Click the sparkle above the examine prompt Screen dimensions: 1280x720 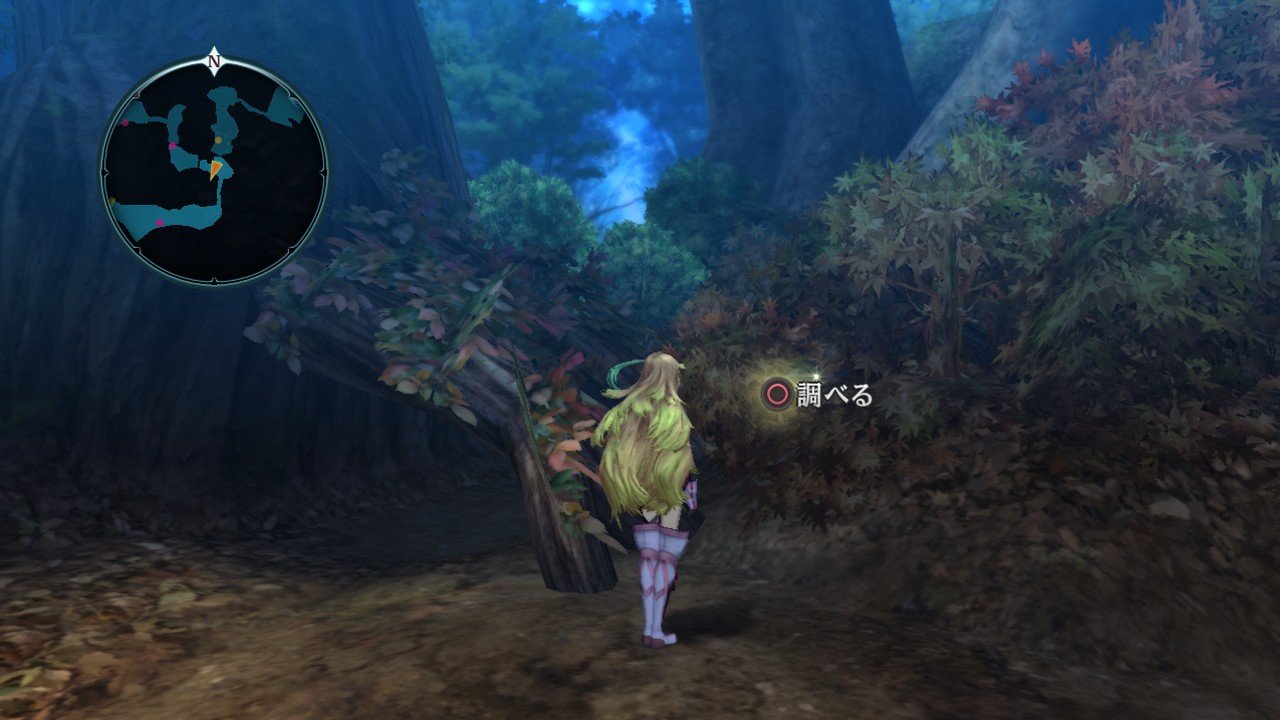816,376
